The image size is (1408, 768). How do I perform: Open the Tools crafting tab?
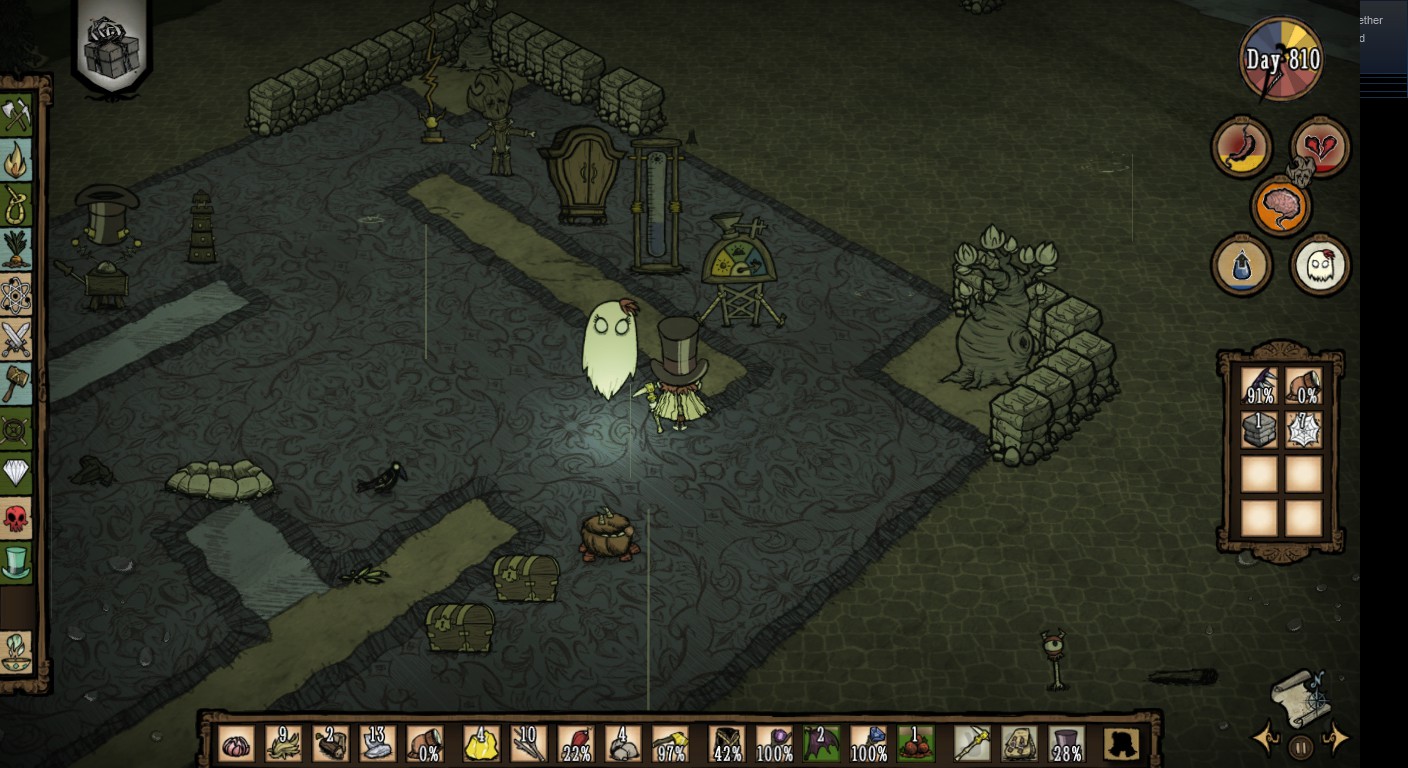17,115
